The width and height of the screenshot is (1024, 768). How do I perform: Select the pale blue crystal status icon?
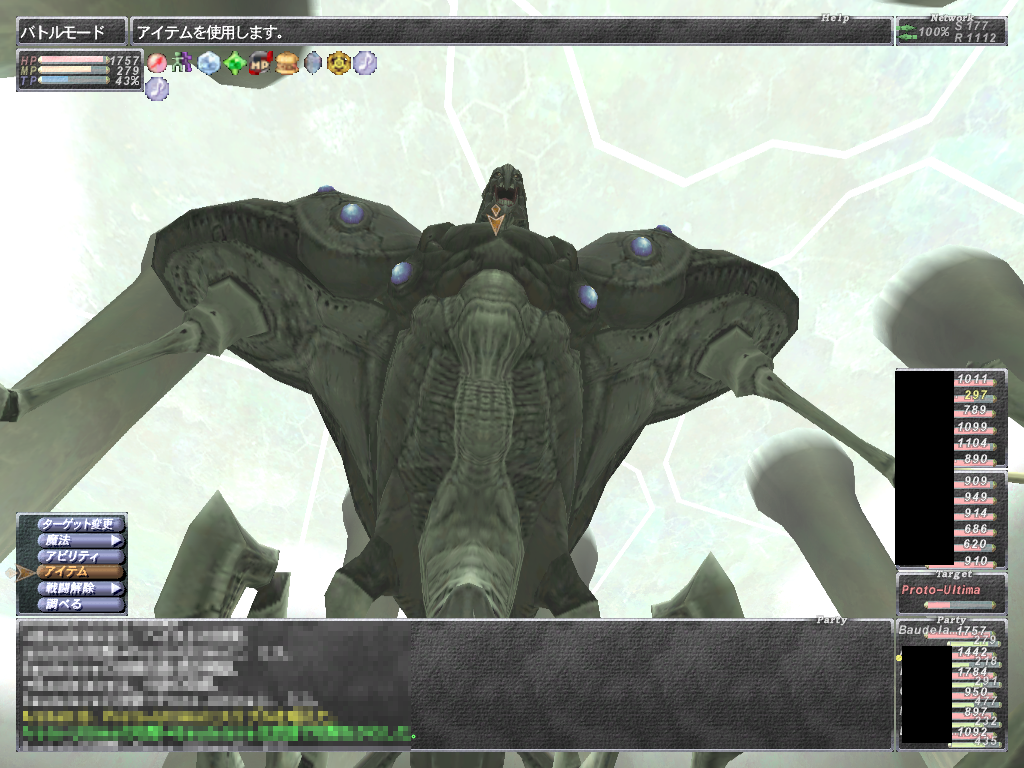click(208, 63)
